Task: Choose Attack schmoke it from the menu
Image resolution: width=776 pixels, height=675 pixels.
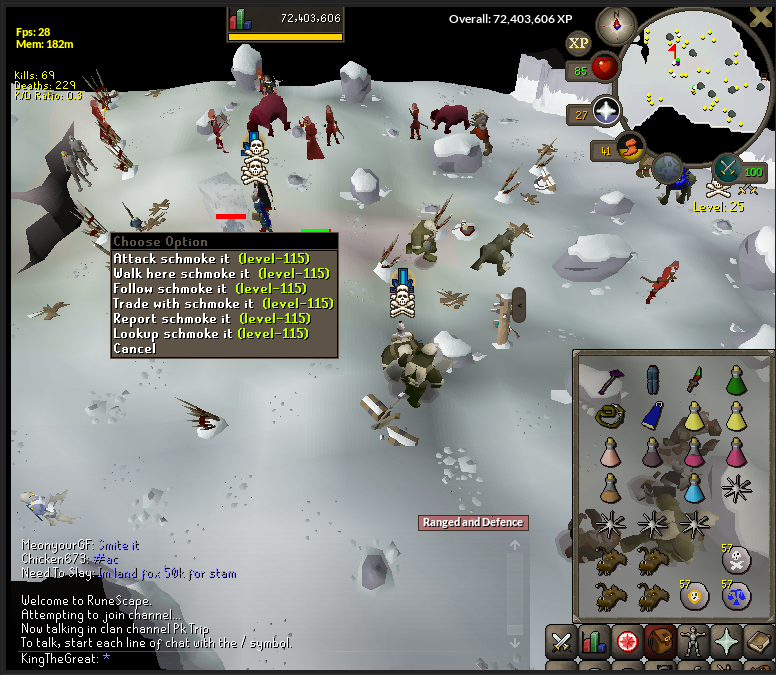Action: click(210, 258)
